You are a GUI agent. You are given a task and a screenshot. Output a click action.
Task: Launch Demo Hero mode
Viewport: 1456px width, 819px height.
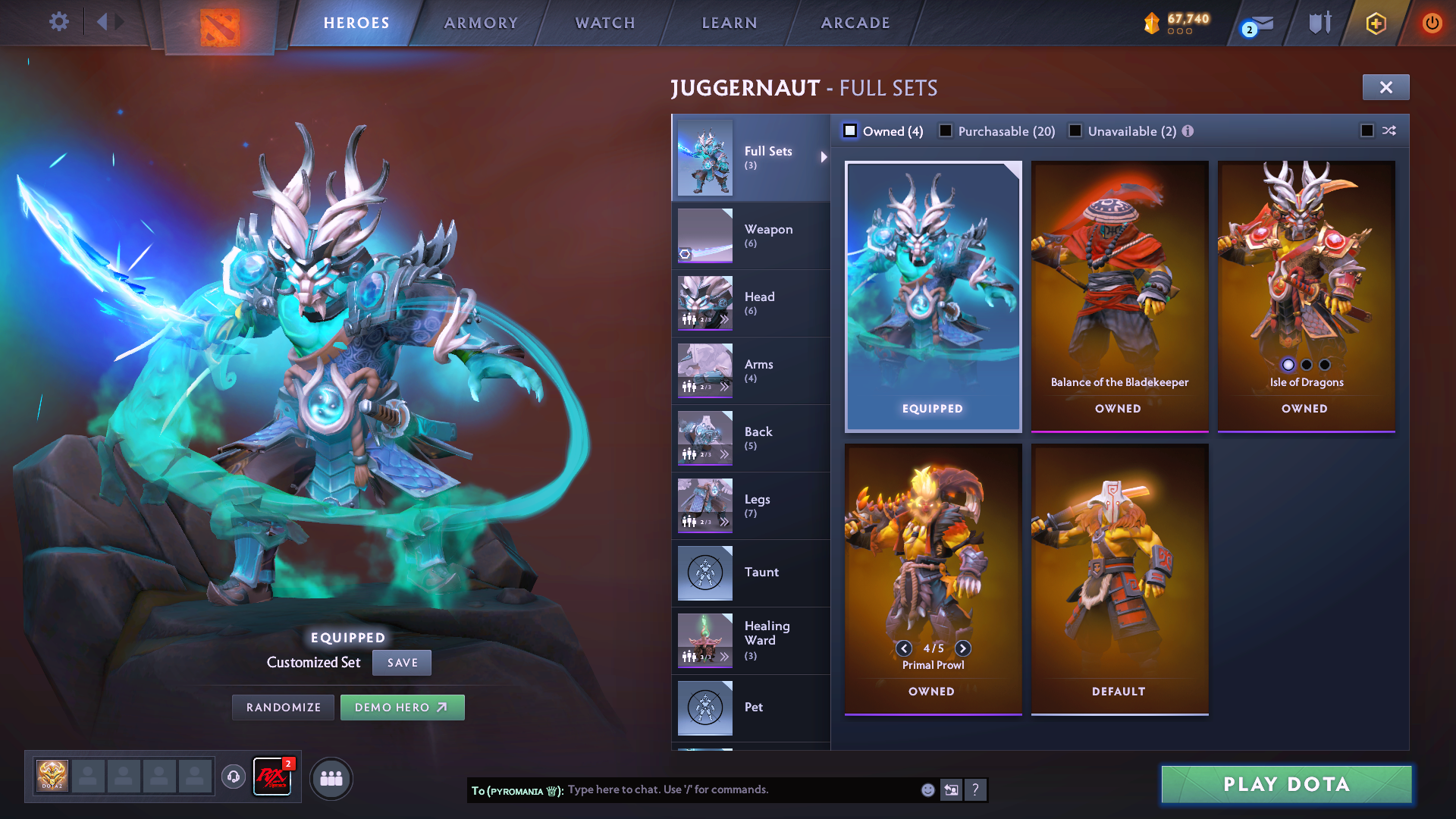click(x=402, y=708)
